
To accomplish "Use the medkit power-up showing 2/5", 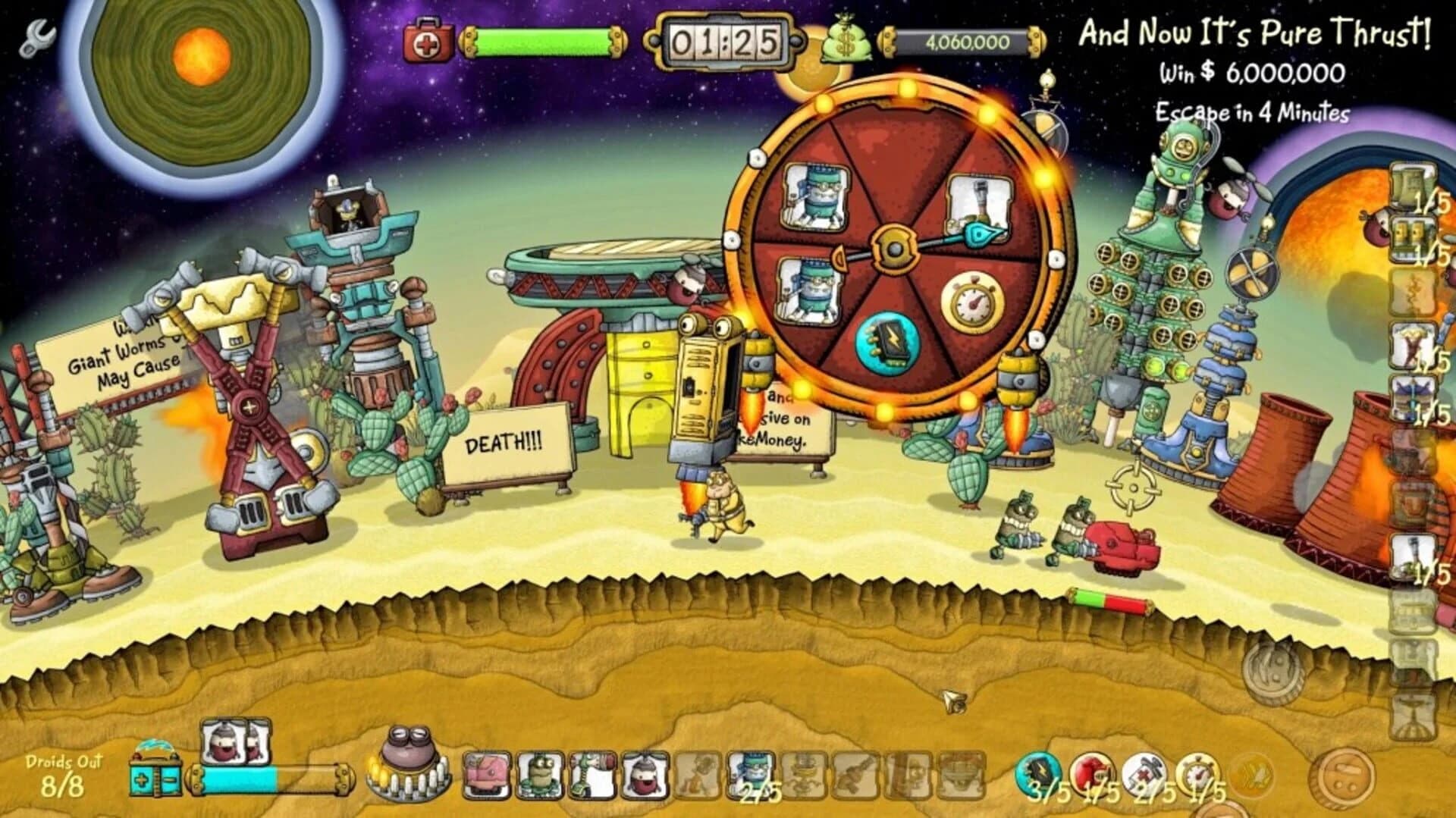I will click(x=1143, y=772).
